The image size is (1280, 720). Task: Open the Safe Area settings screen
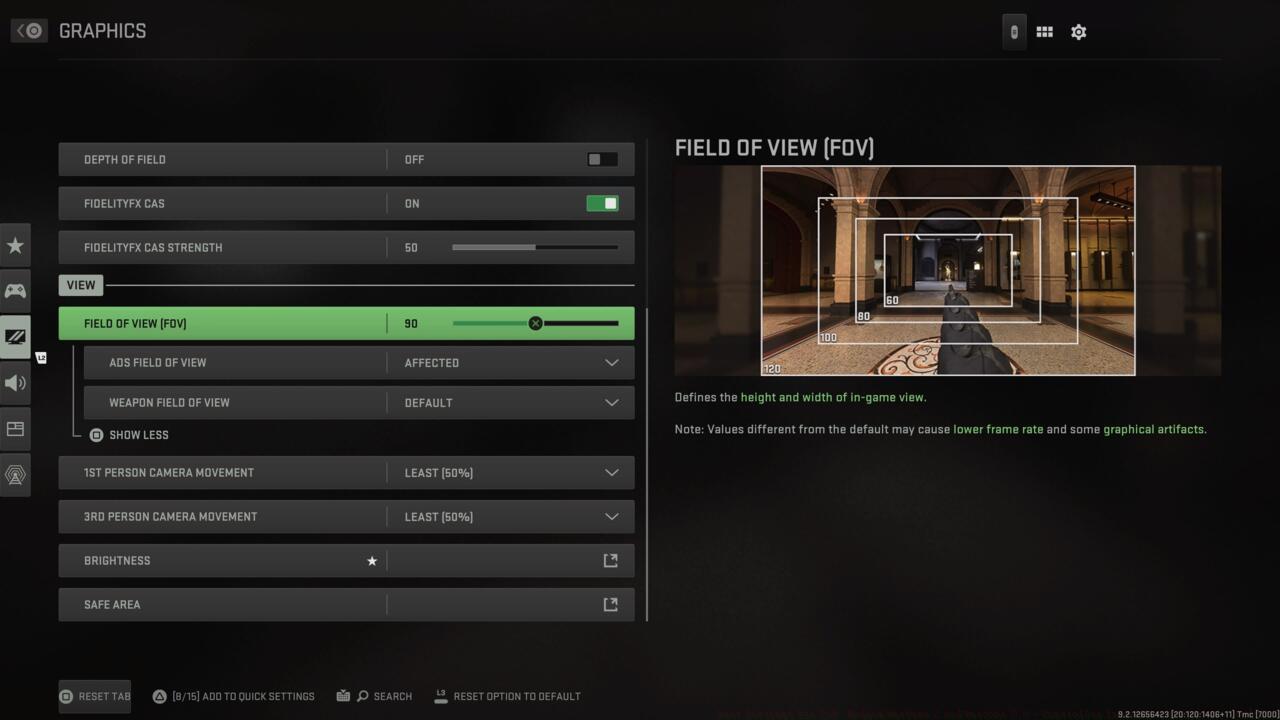pos(610,604)
